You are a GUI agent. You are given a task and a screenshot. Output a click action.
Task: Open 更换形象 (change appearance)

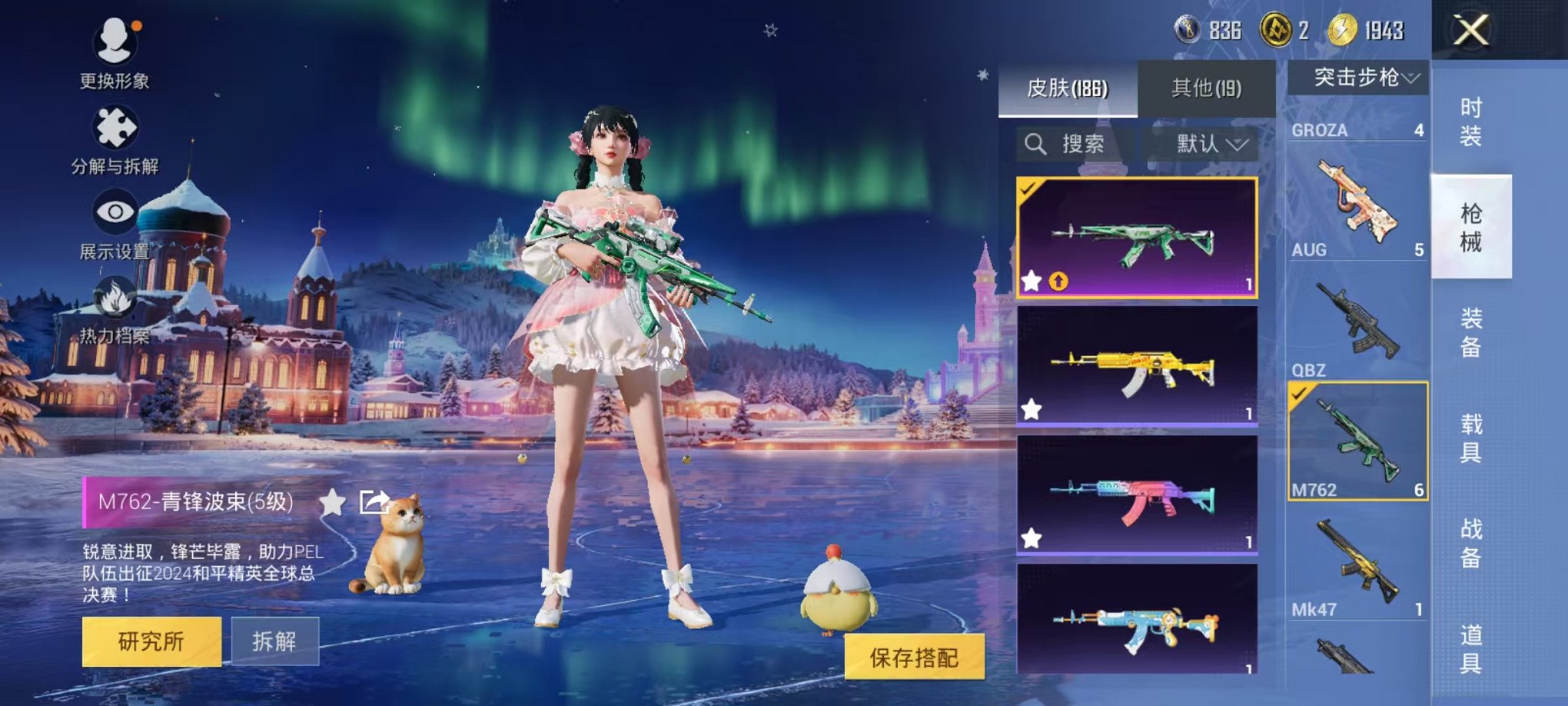pos(115,42)
